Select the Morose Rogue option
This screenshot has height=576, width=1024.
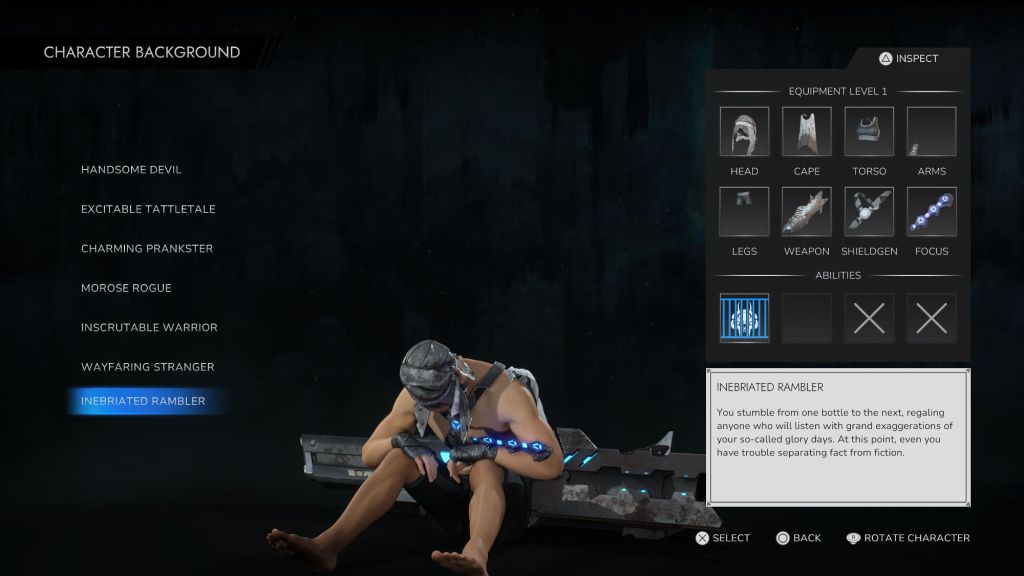pos(126,288)
